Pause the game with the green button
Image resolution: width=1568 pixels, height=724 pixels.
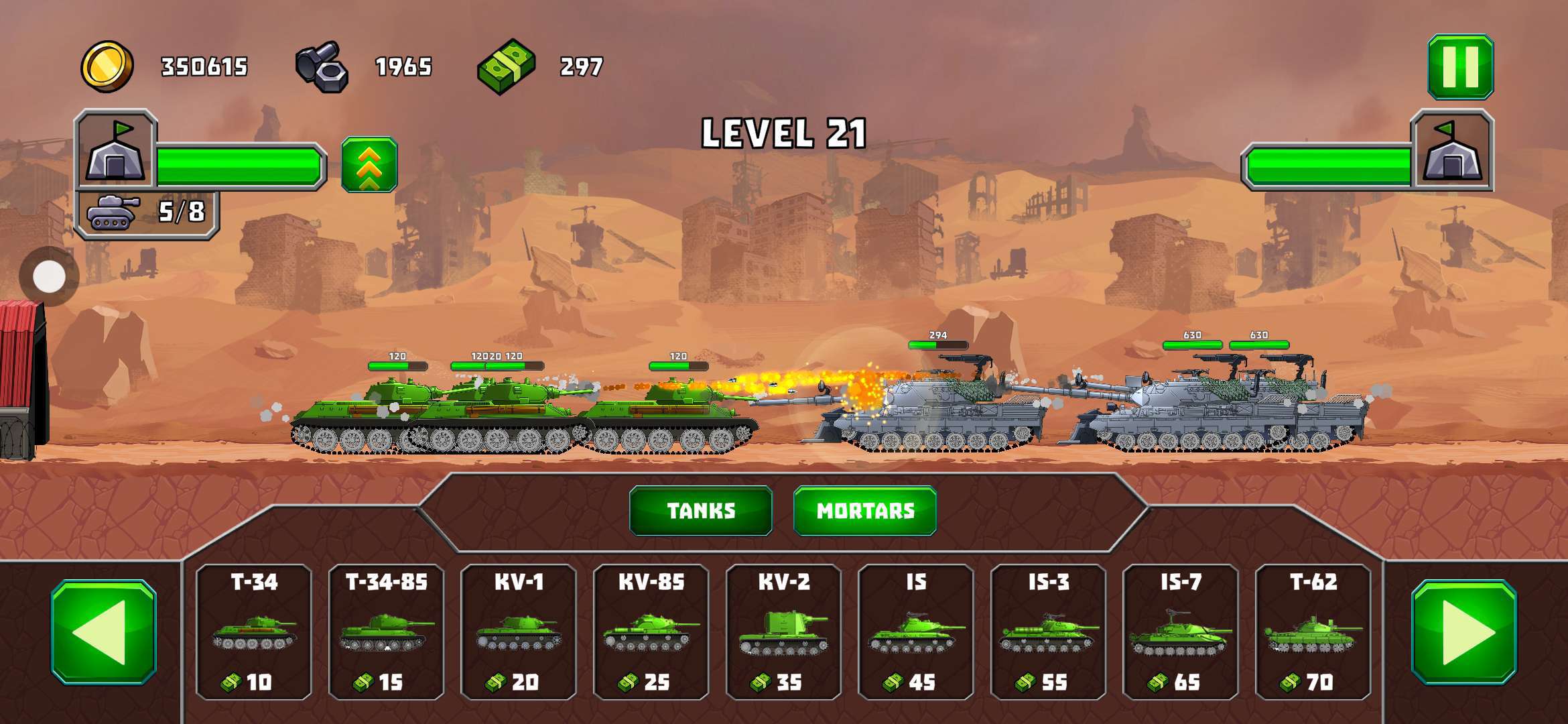coord(1460,67)
